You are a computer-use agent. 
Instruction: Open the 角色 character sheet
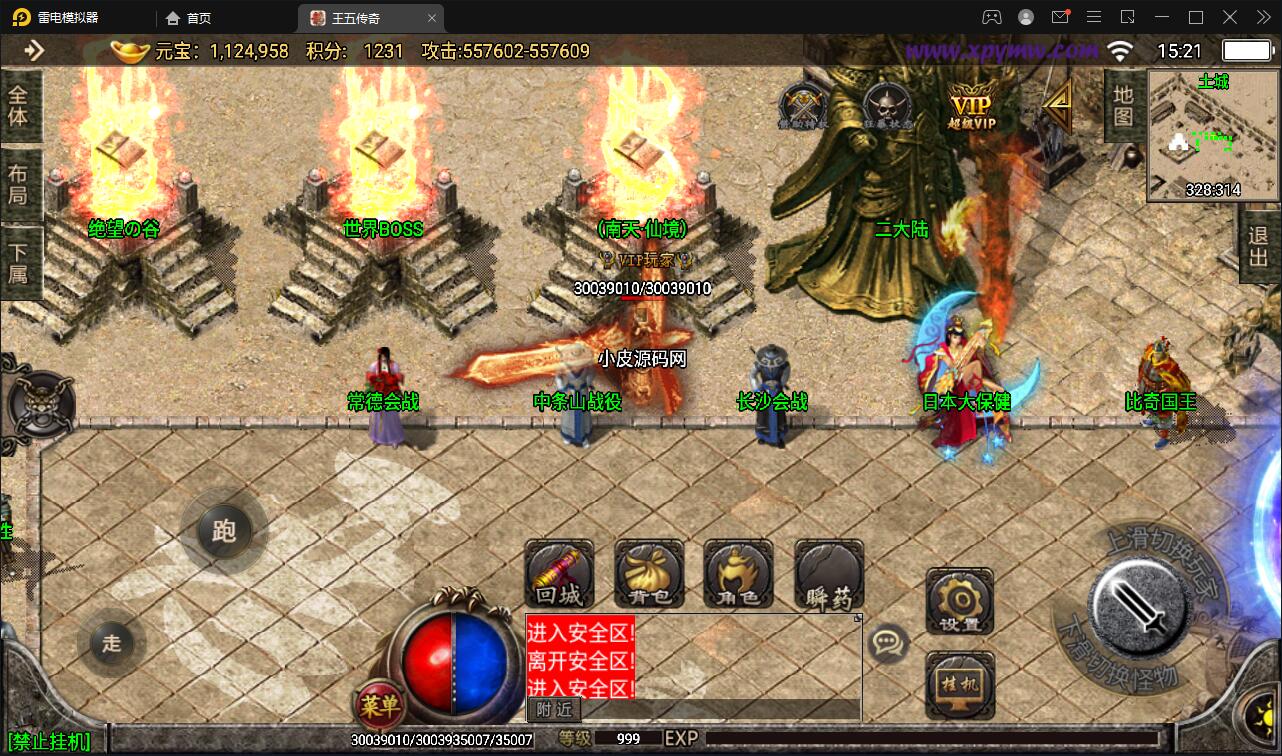click(738, 575)
